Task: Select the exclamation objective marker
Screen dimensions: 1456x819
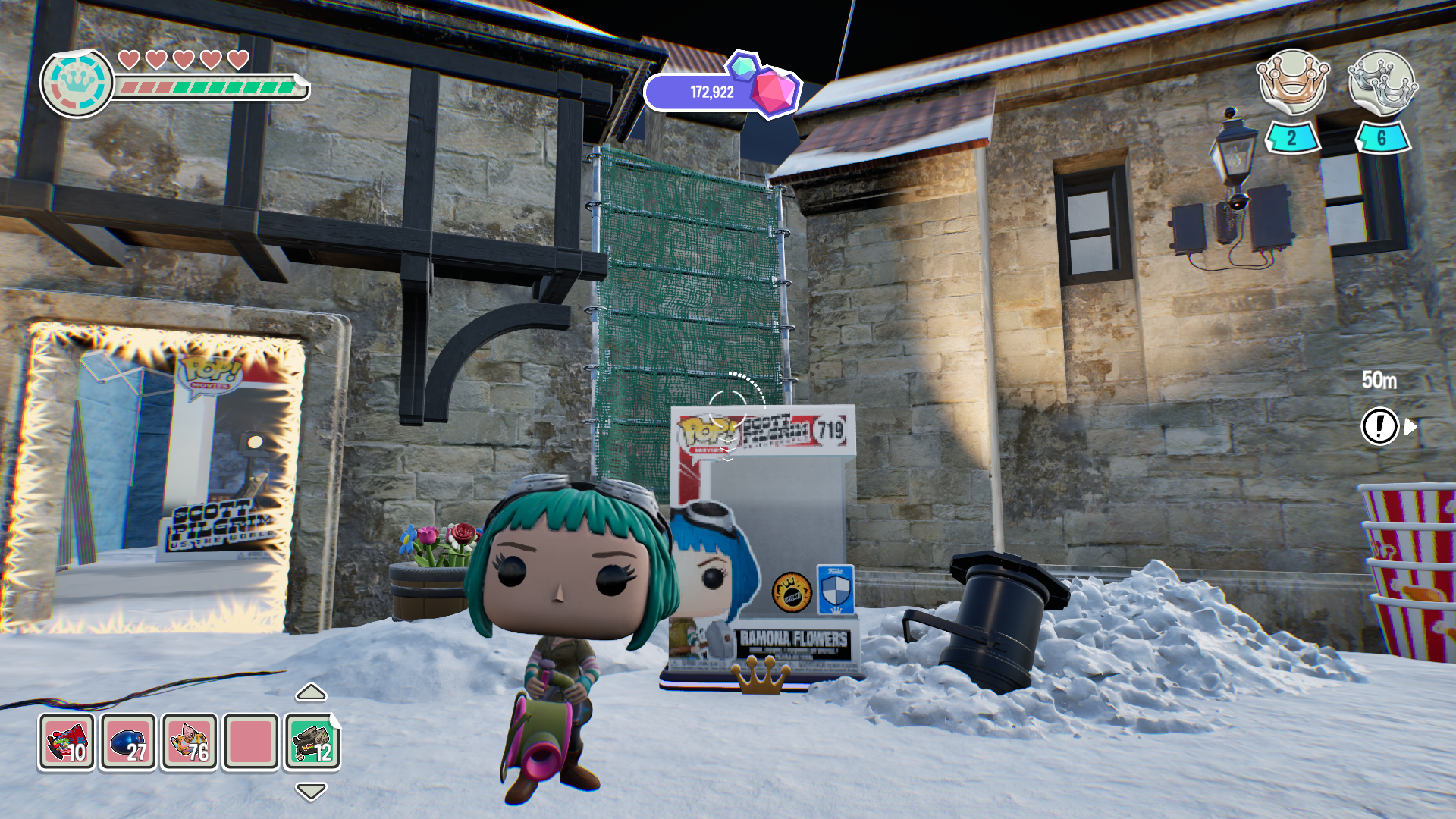Action: [1379, 426]
